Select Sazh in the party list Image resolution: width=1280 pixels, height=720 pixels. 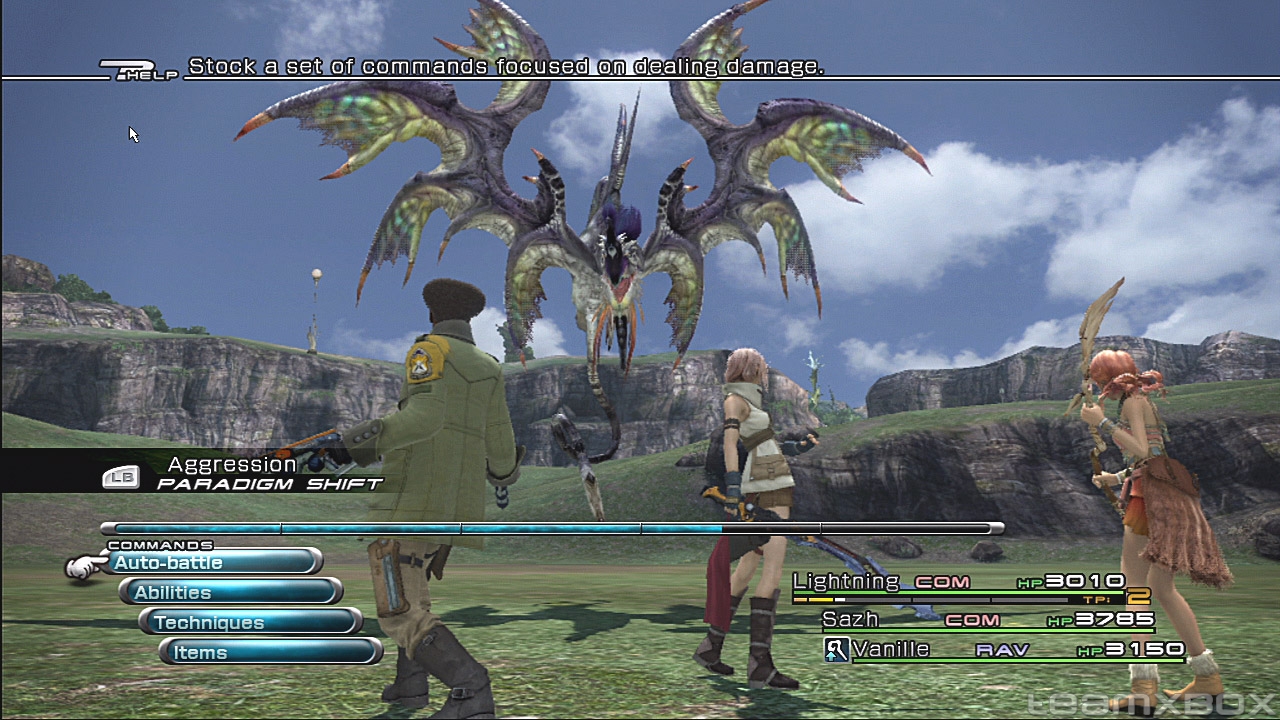(850, 620)
